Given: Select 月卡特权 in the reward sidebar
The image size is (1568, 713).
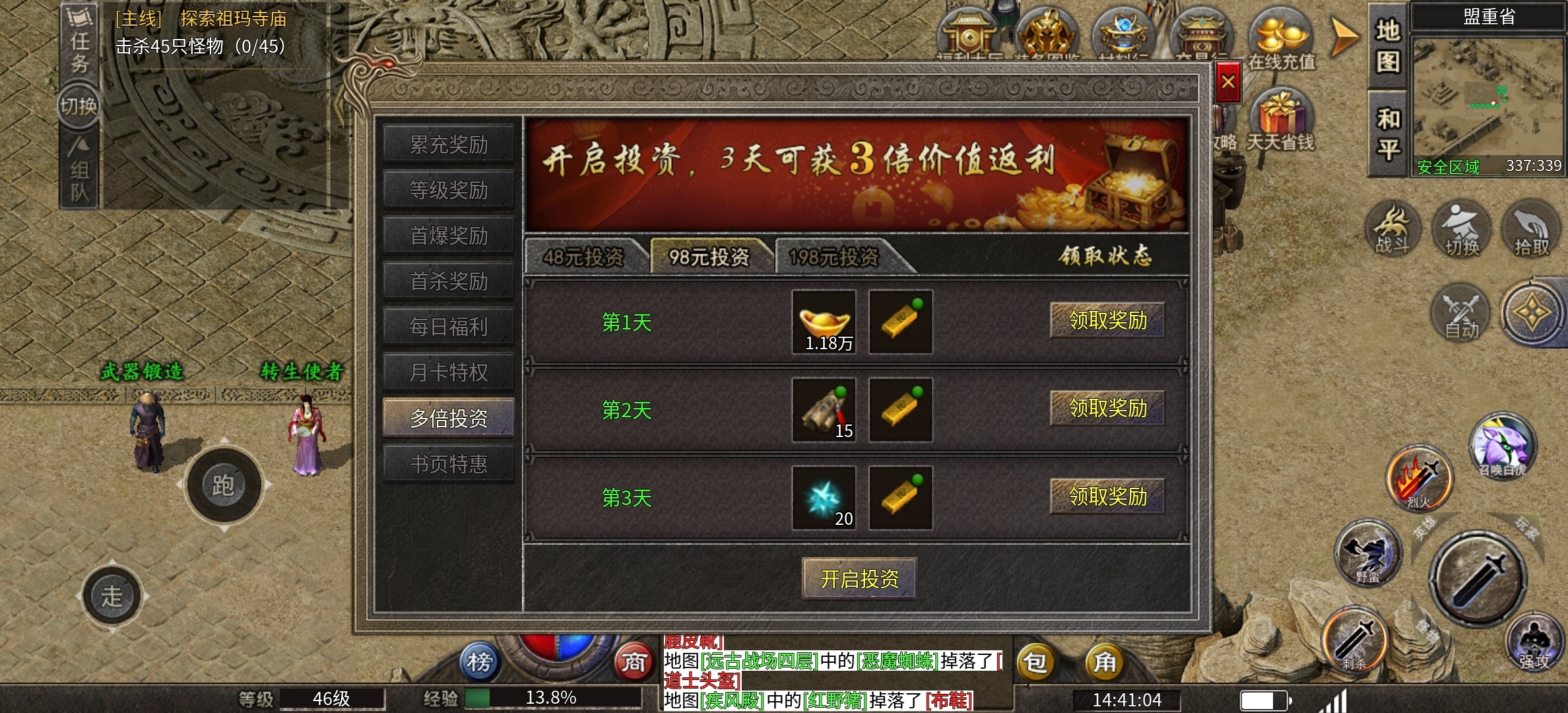Looking at the screenshot, I should click(449, 372).
